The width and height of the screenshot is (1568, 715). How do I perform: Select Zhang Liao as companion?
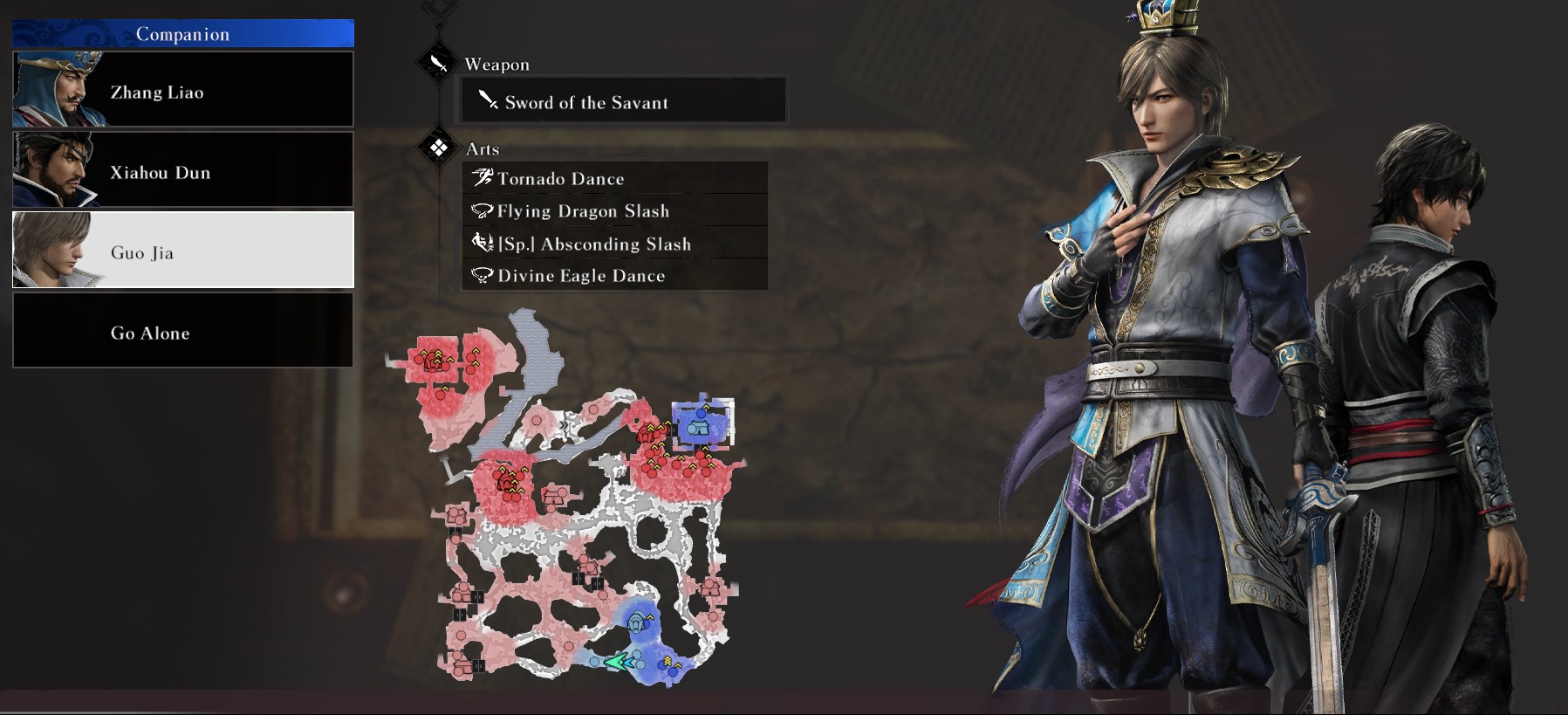(183, 90)
